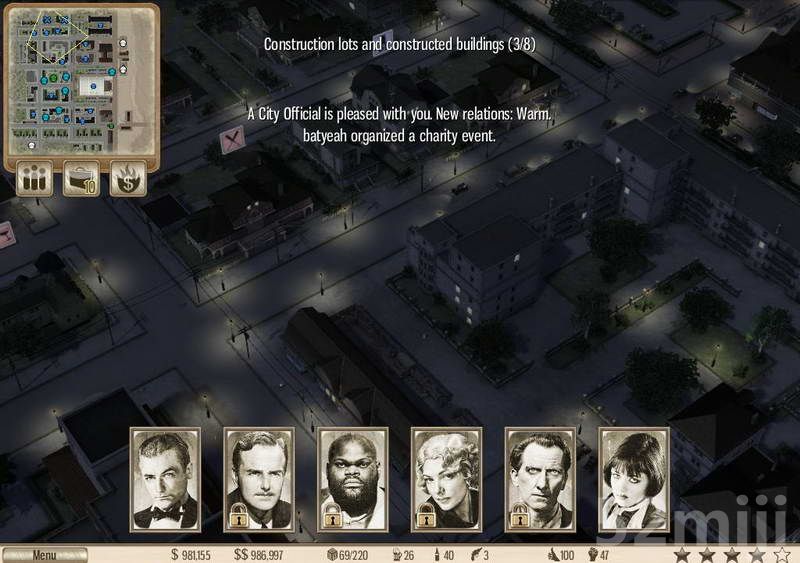Click the city minimap
This screenshot has width=800, height=563.
tap(81, 82)
